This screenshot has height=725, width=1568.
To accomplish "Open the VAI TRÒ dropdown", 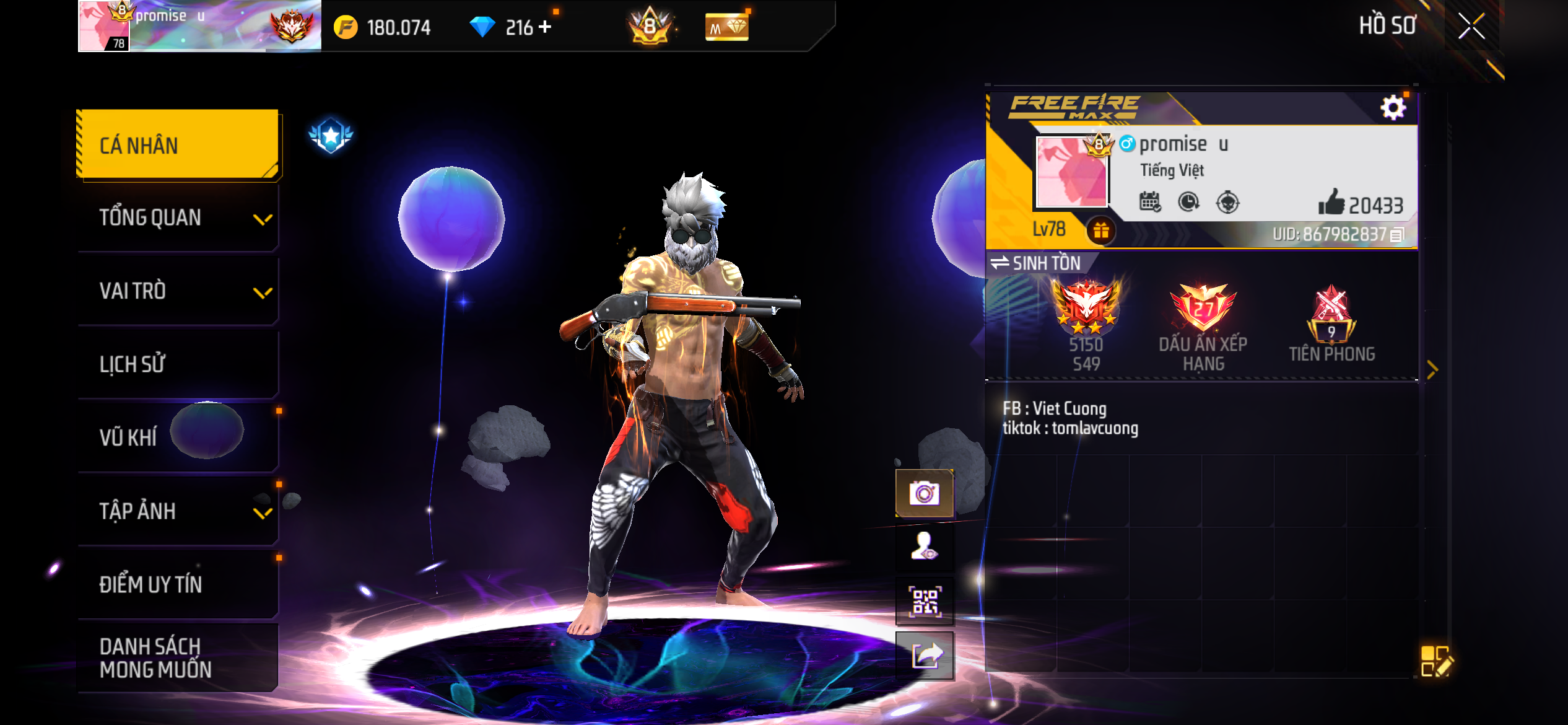I will (178, 291).
